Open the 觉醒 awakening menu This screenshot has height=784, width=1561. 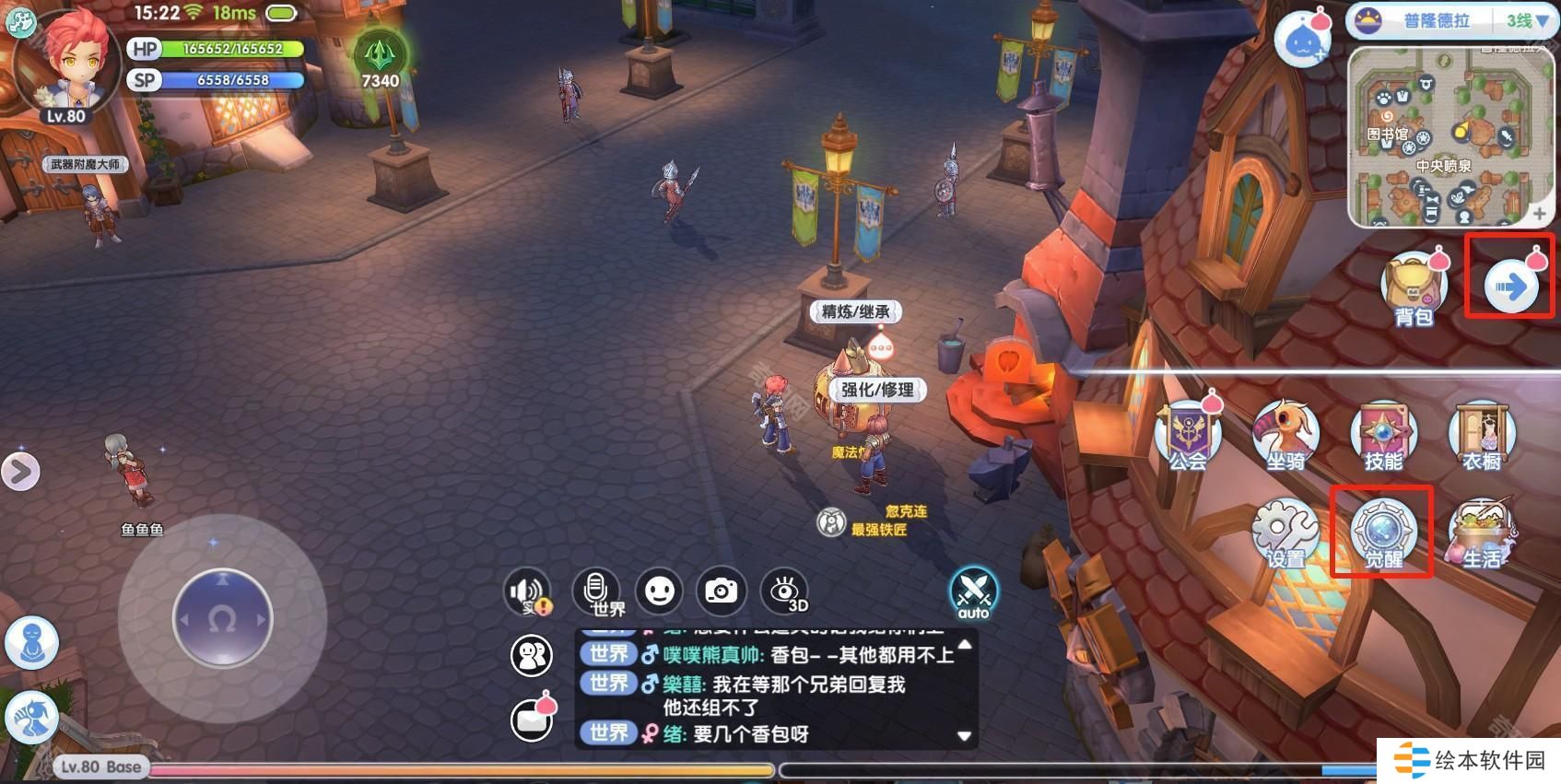tap(1382, 533)
